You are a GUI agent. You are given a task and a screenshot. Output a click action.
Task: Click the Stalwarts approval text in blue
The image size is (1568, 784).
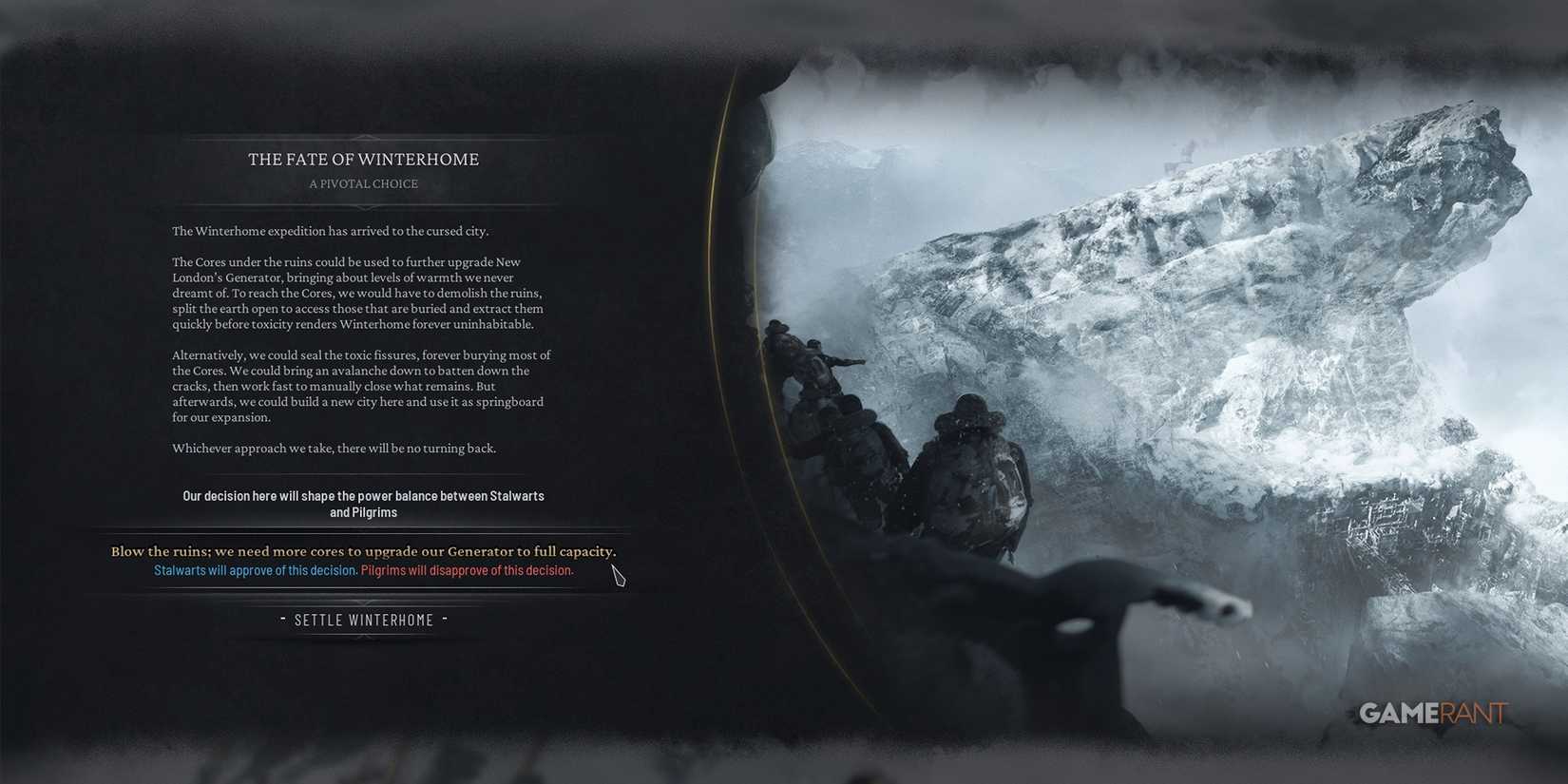[x=254, y=570]
